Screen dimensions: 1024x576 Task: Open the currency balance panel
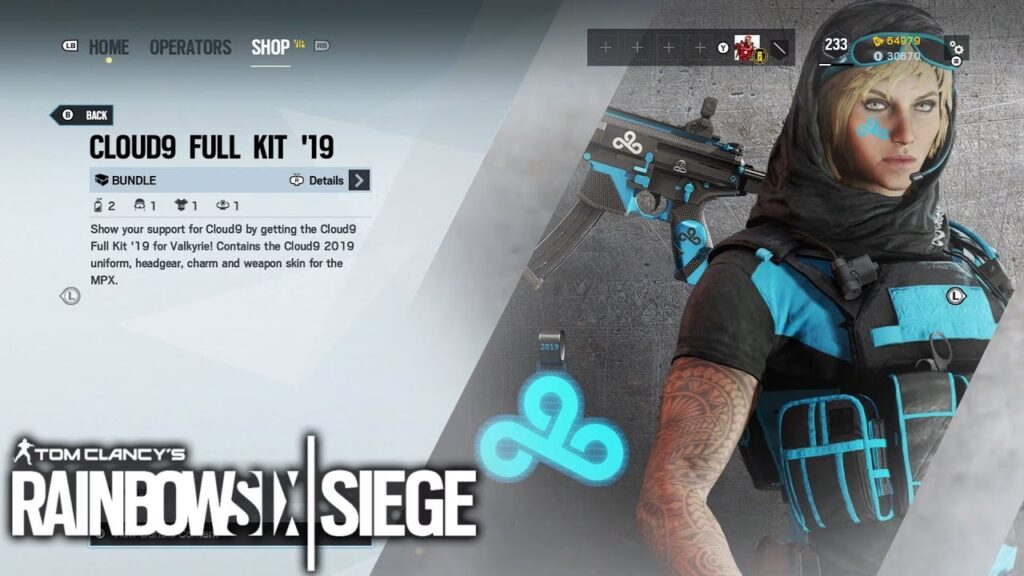point(896,48)
